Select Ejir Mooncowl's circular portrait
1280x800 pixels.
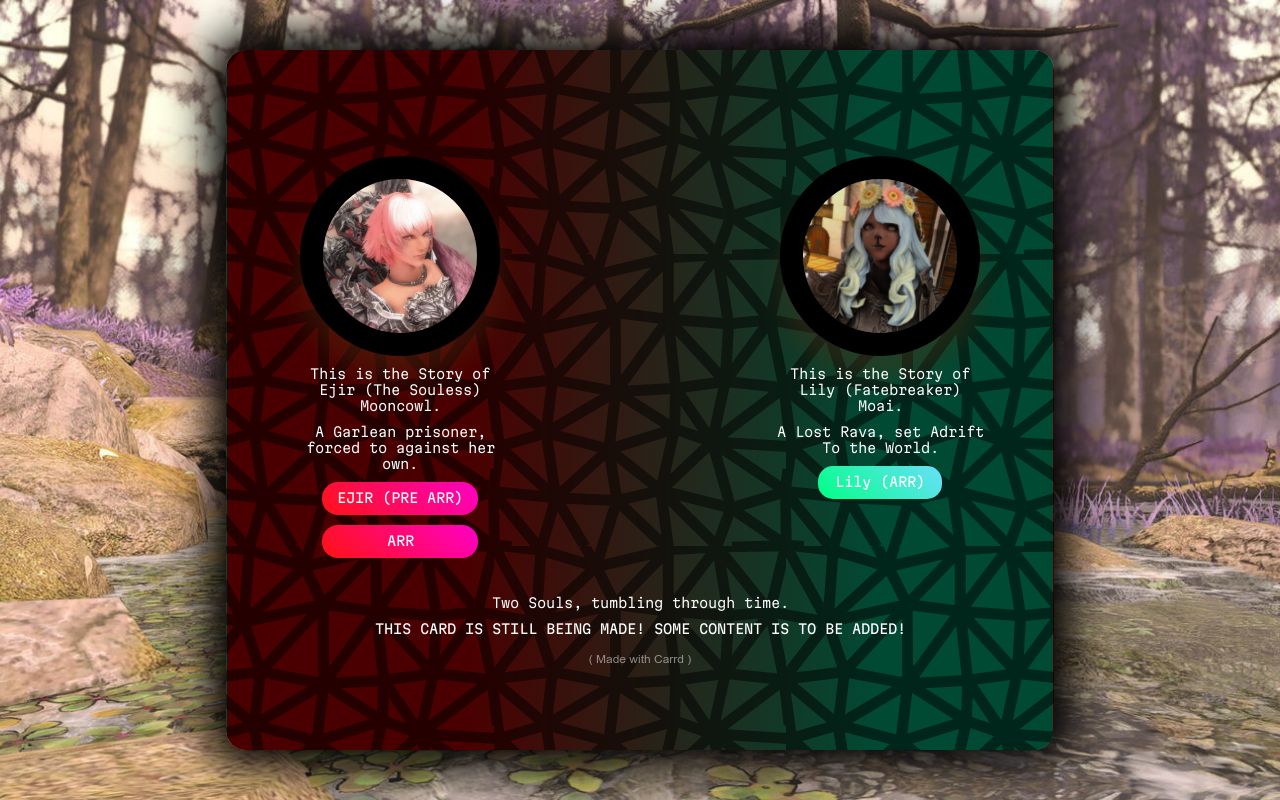(399, 255)
